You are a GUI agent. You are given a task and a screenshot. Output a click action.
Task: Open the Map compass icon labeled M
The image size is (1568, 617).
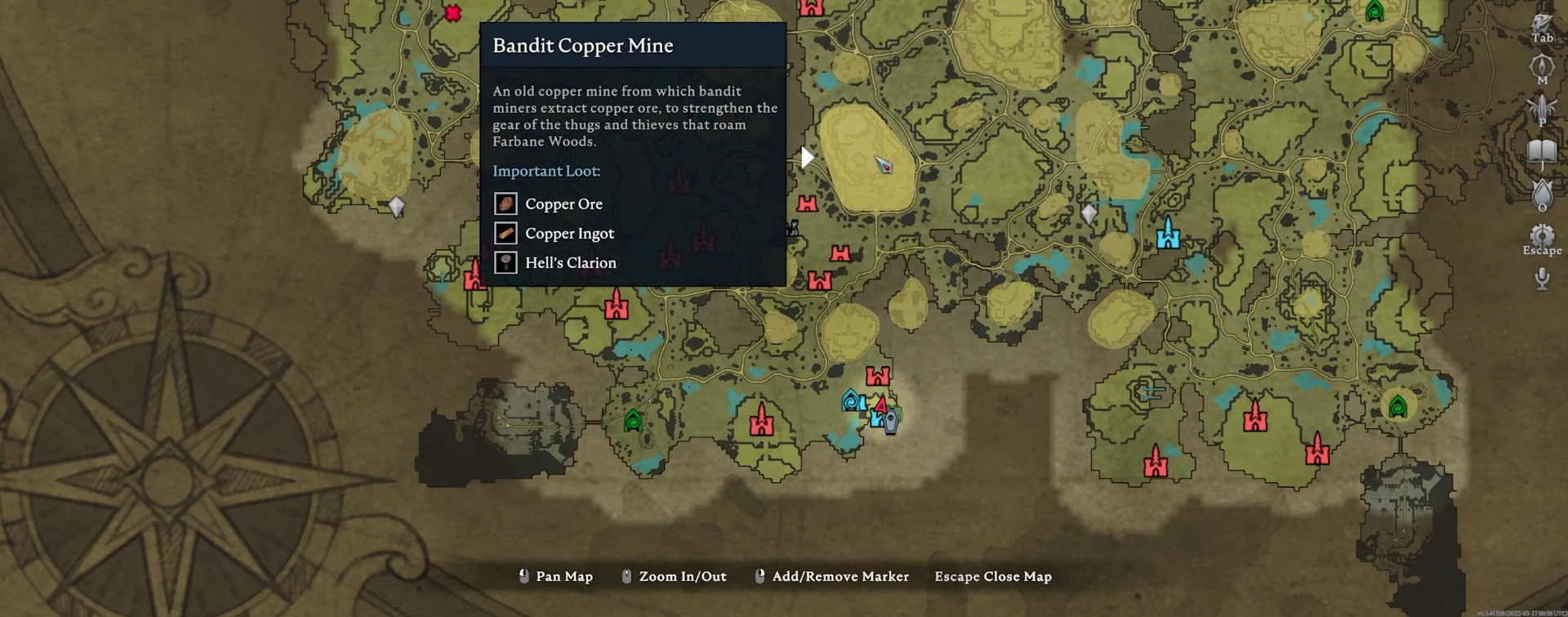point(1540,65)
